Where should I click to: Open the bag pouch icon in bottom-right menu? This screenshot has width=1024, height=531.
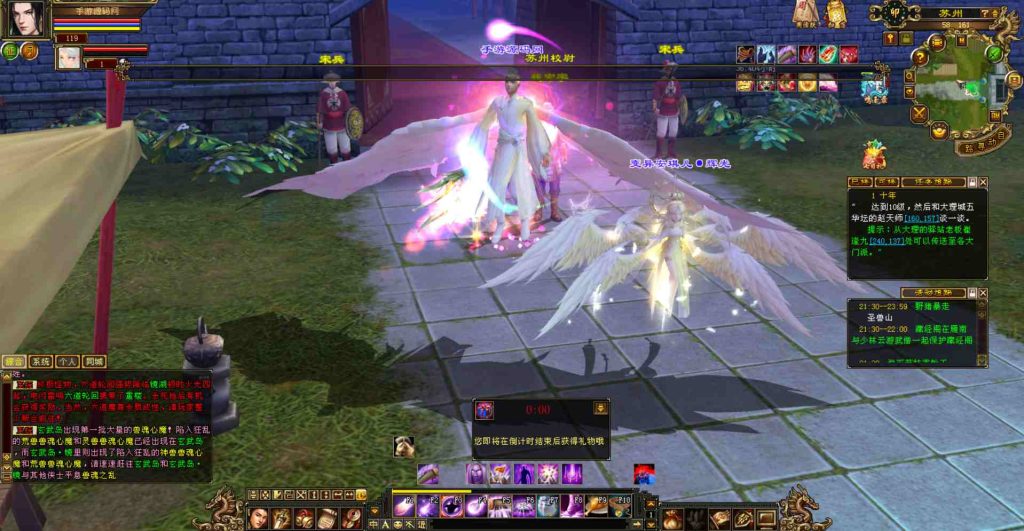[x=672, y=518]
